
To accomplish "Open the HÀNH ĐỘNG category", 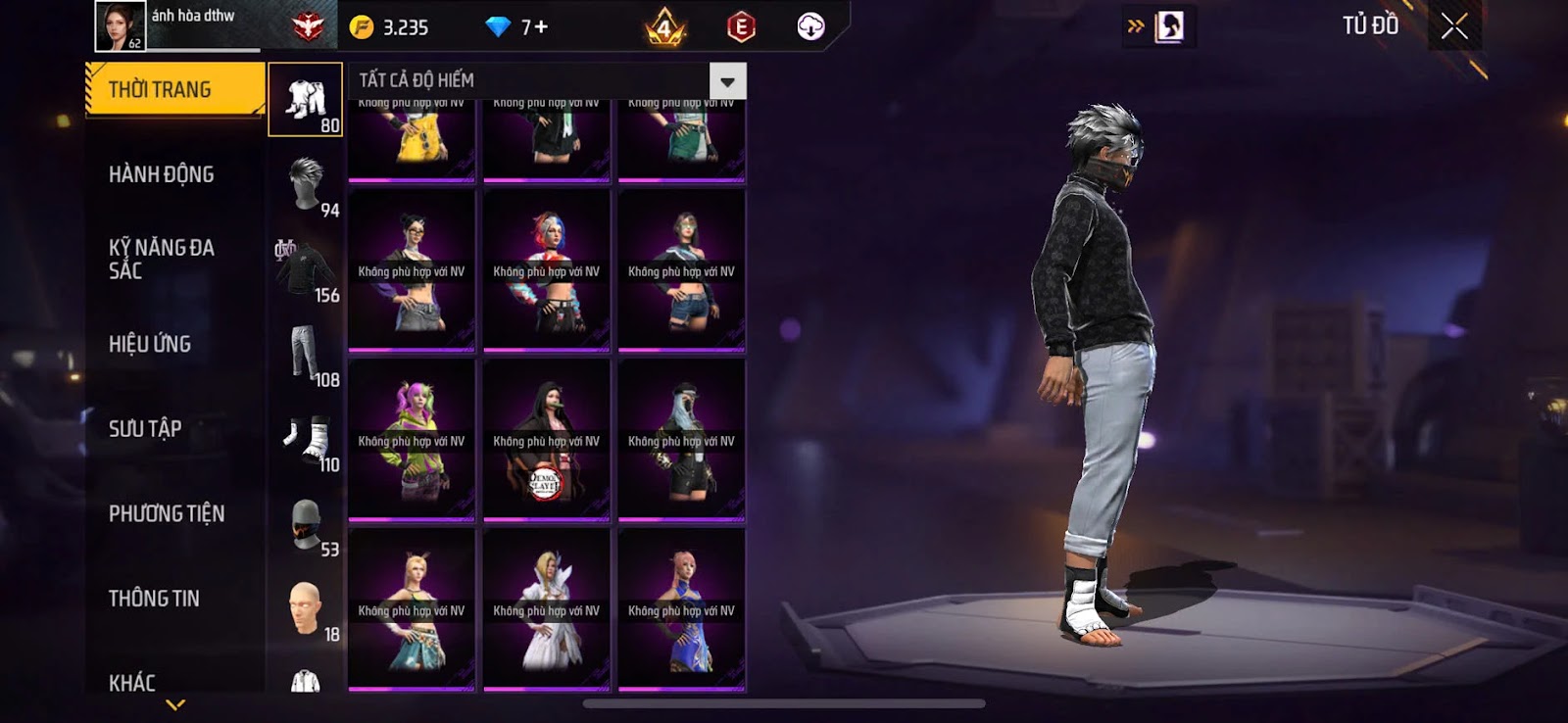I will pos(162,174).
